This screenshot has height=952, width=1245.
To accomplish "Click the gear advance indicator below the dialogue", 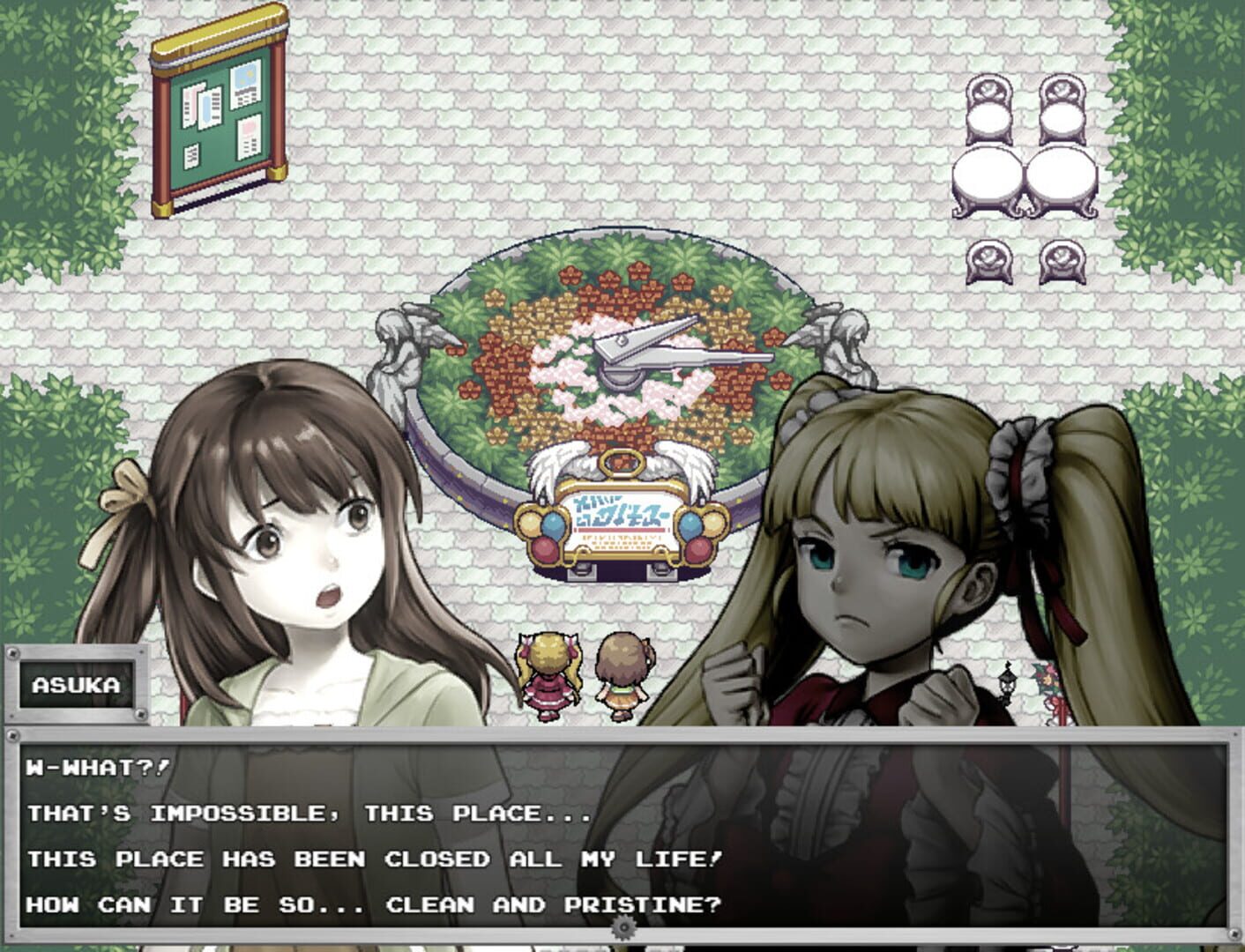I will [623, 927].
